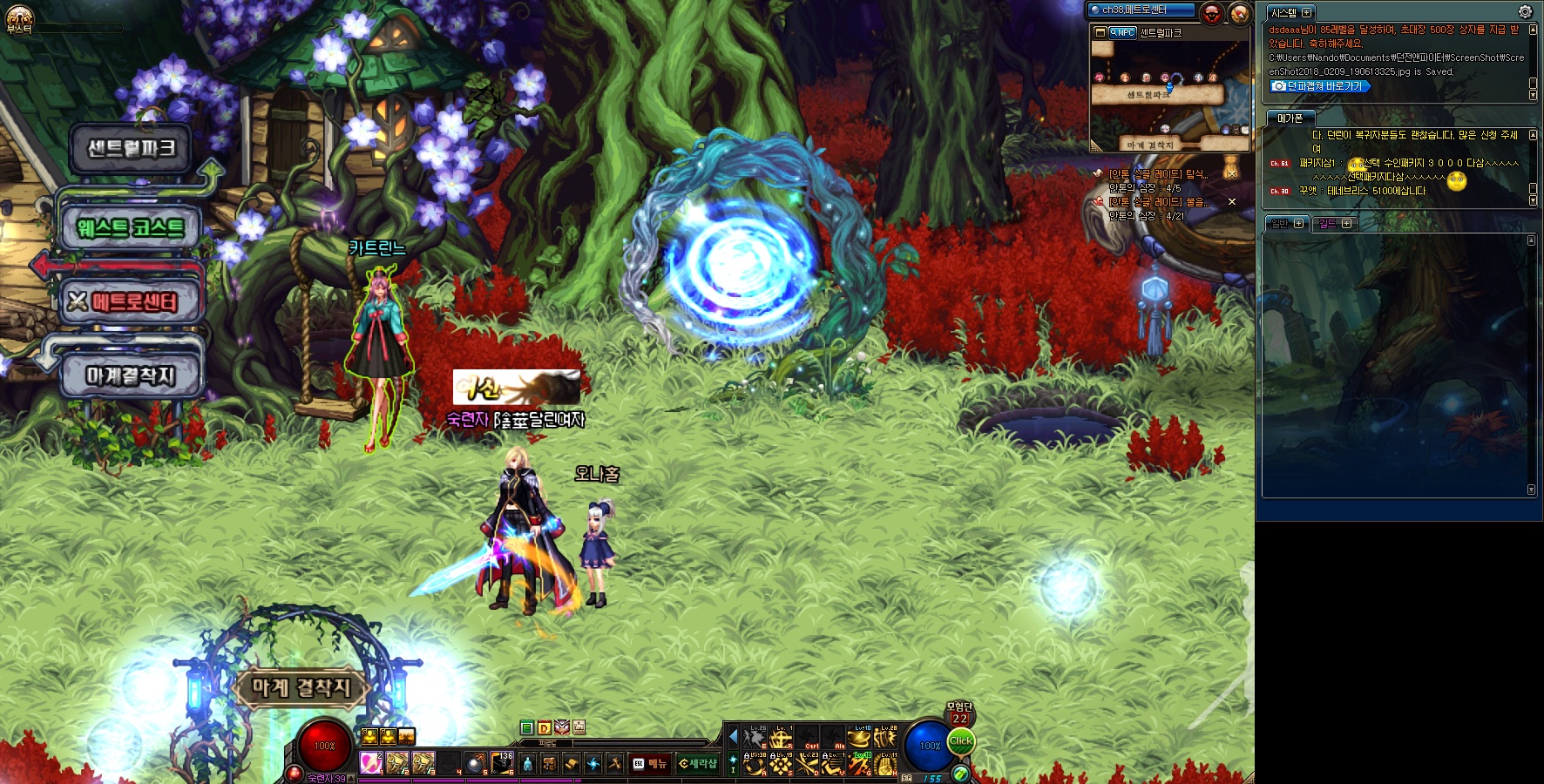Switch to the 일반 chat tab
Viewport: 1544px width, 784px height.
[1280, 224]
